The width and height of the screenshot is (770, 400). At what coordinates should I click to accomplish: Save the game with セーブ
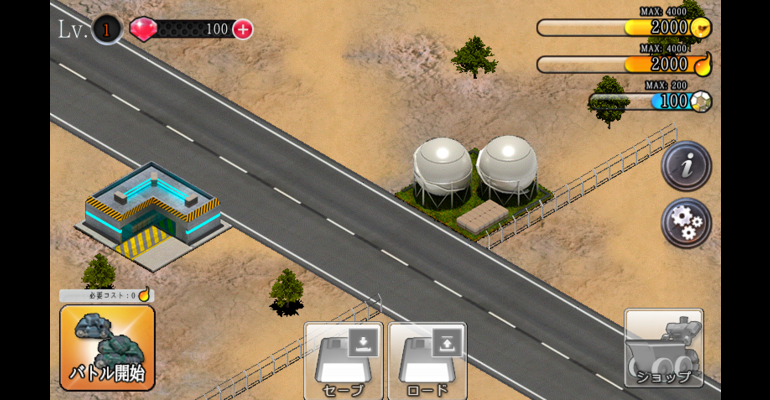point(343,359)
